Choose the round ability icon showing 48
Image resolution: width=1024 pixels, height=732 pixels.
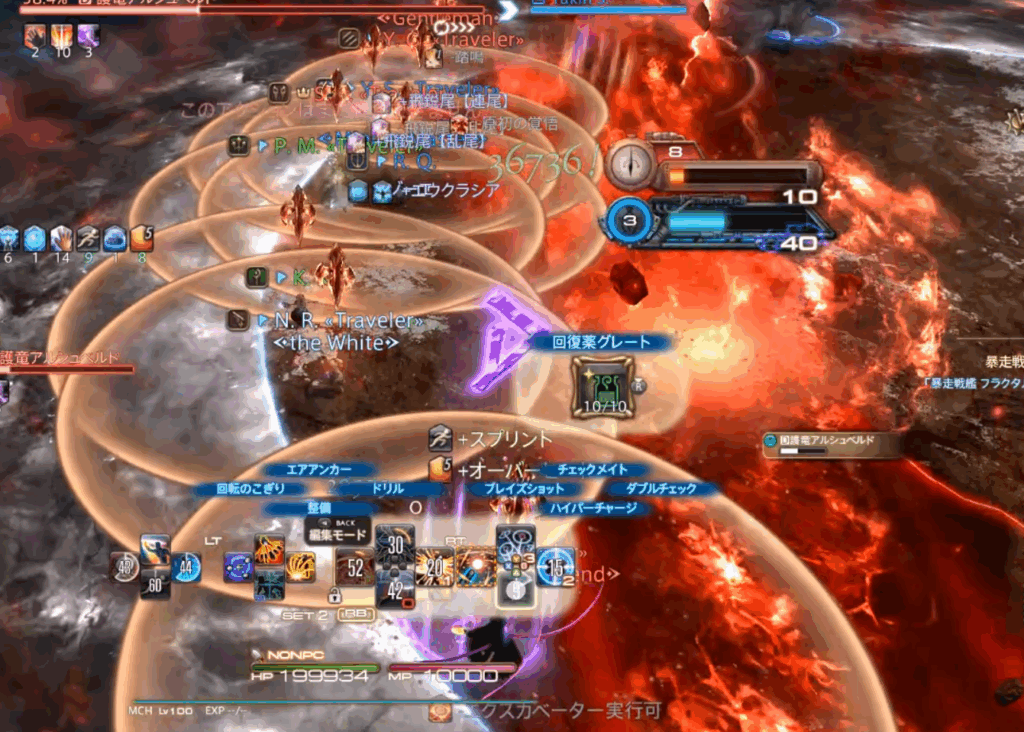[x=124, y=567]
